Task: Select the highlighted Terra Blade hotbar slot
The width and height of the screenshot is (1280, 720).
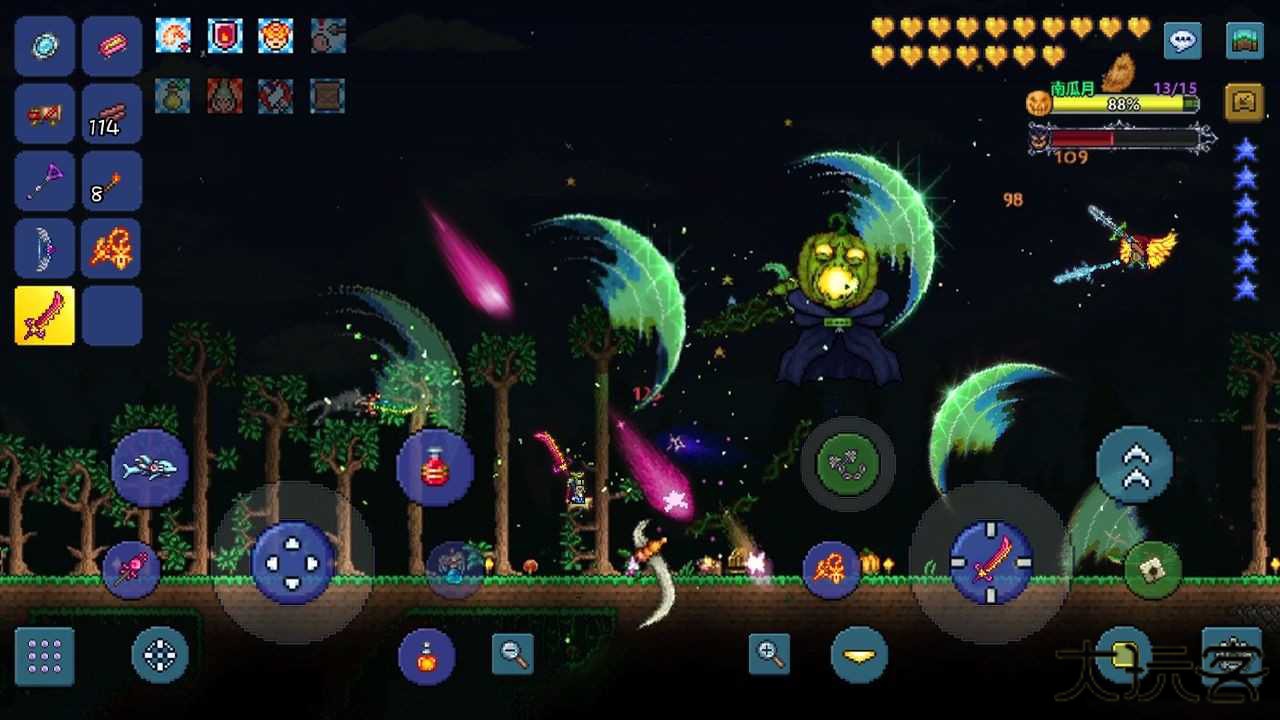Action: 44,316
